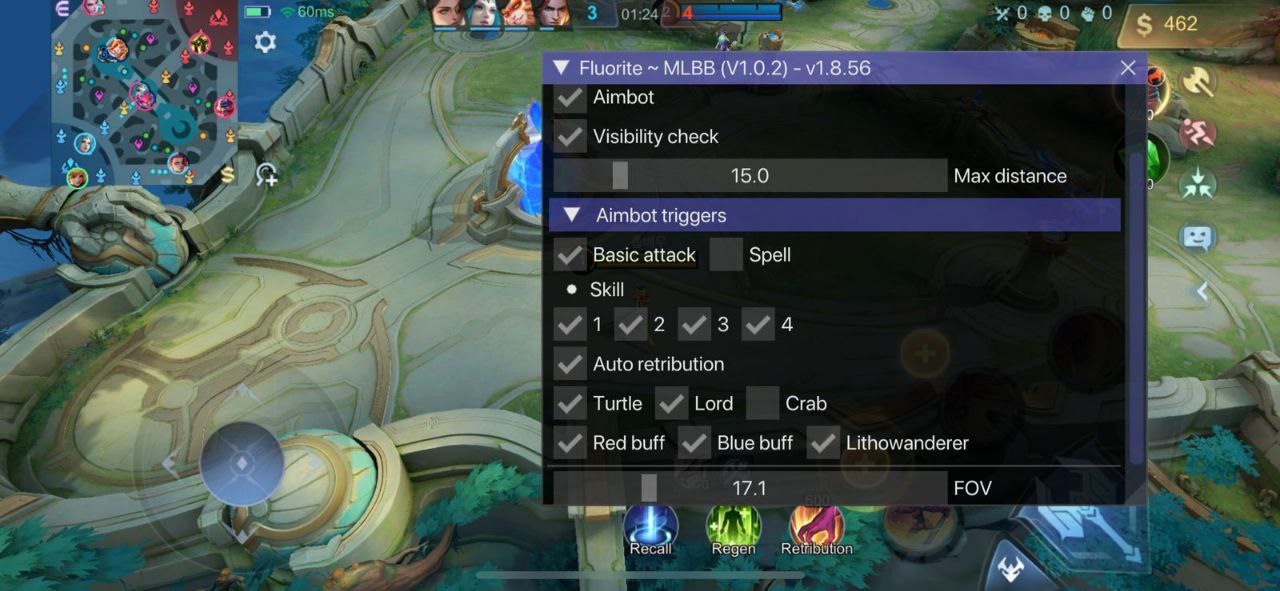1280x591 pixels.
Task: Cast the Retribution battle spell
Action: click(816, 528)
